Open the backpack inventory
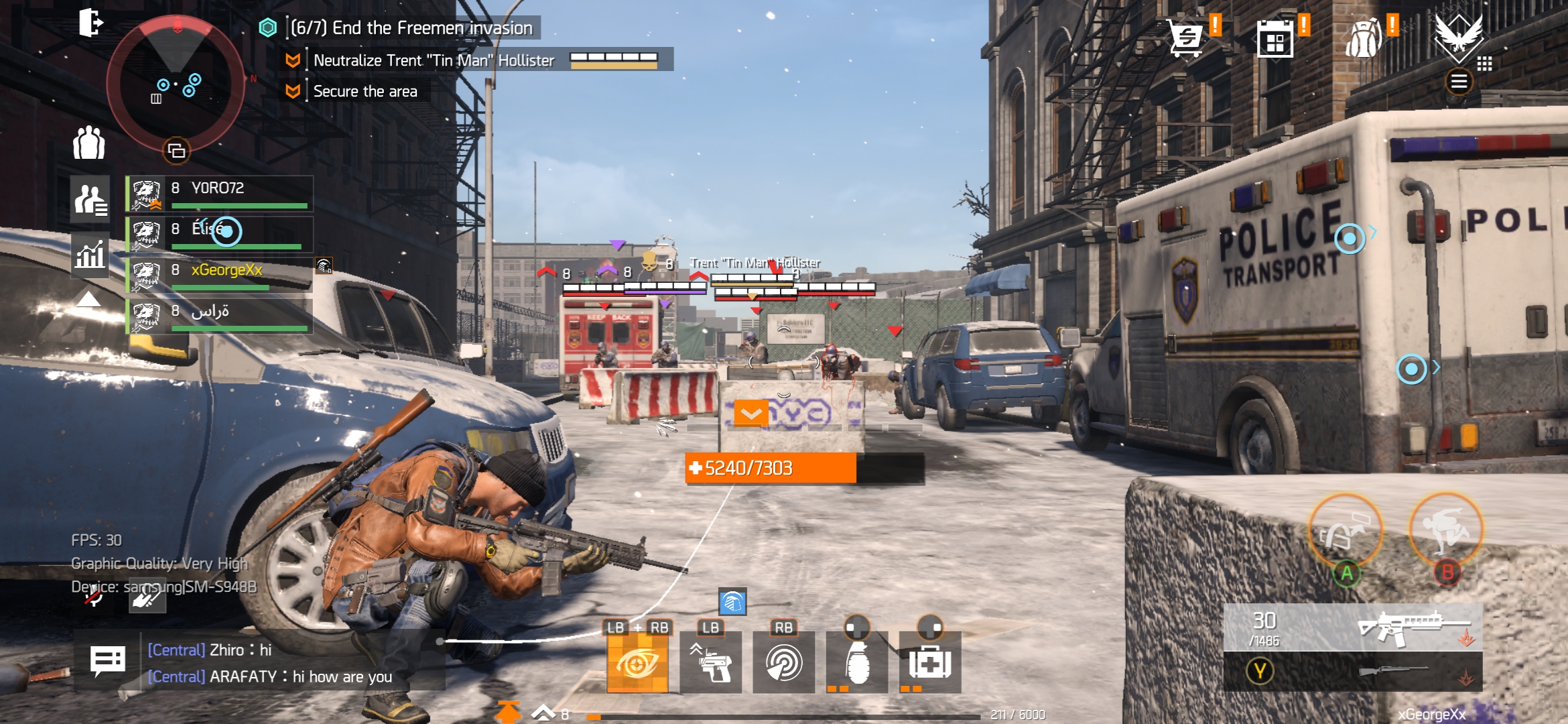 (1364, 39)
